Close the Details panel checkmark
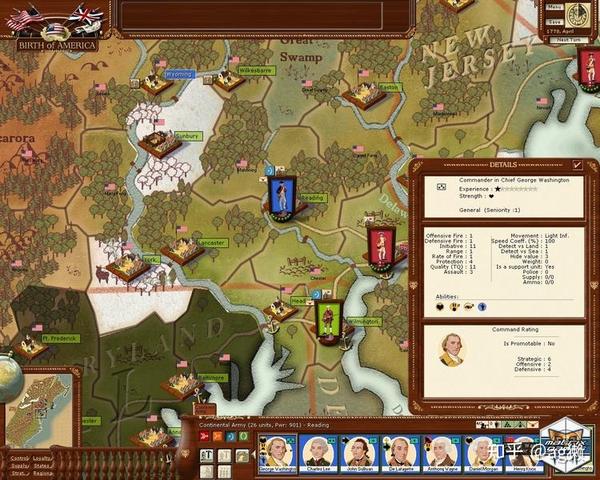600x480 pixels. (577, 165)
